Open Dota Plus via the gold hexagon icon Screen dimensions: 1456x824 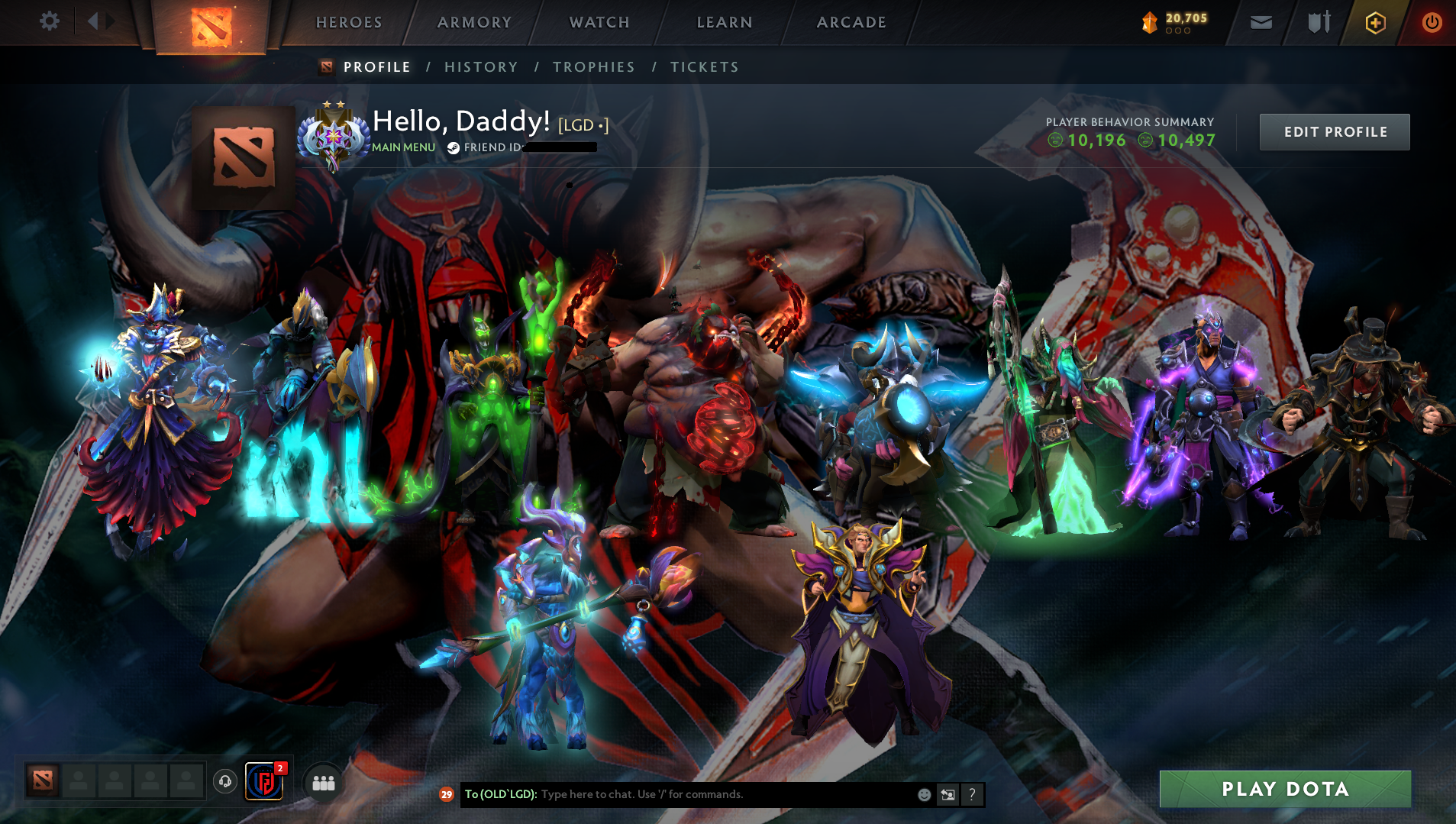point(1374,21)
